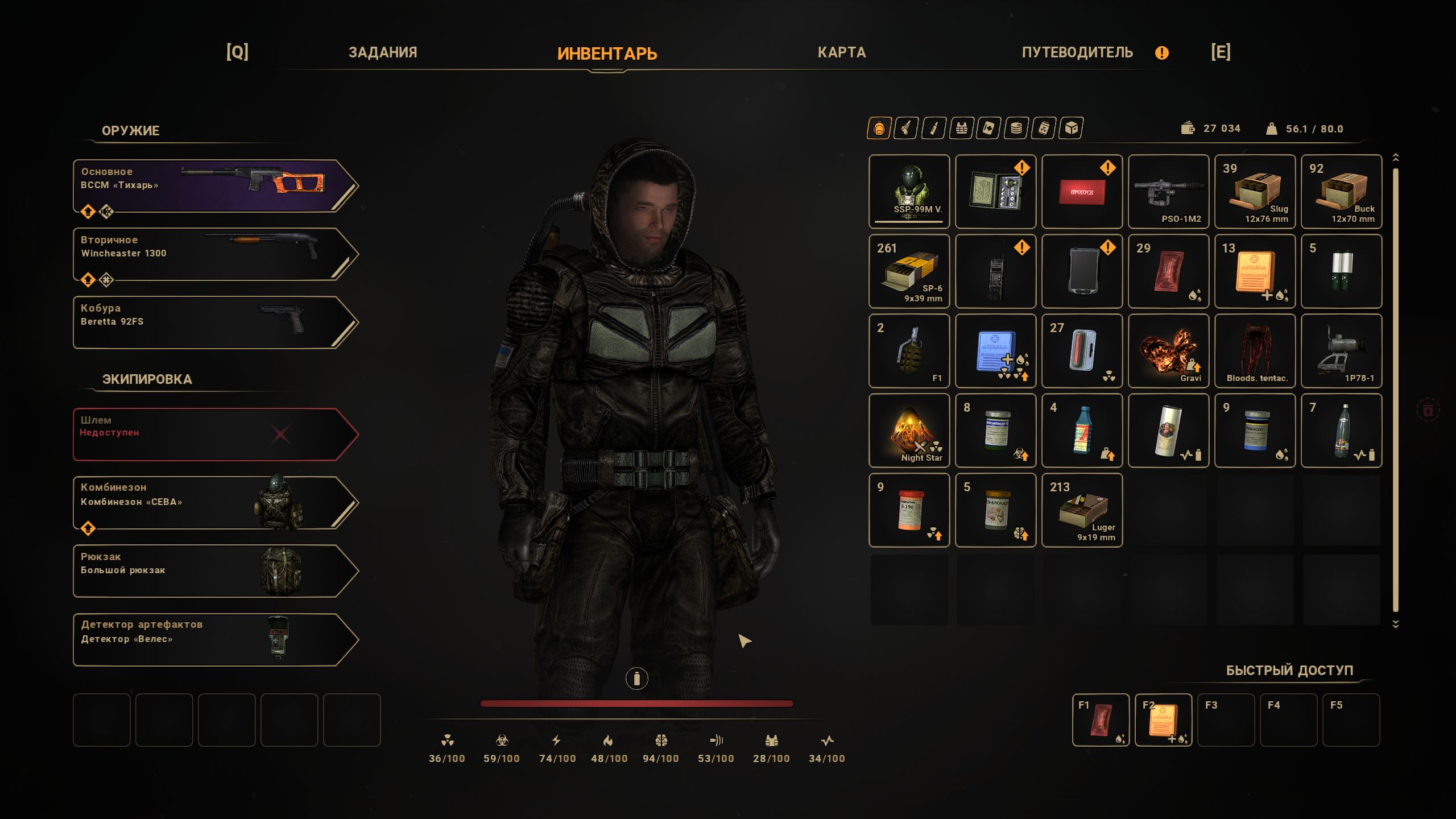
Task: Pick the Gravi artifact
Action: pyautogui.click(x=1168, y=351)
